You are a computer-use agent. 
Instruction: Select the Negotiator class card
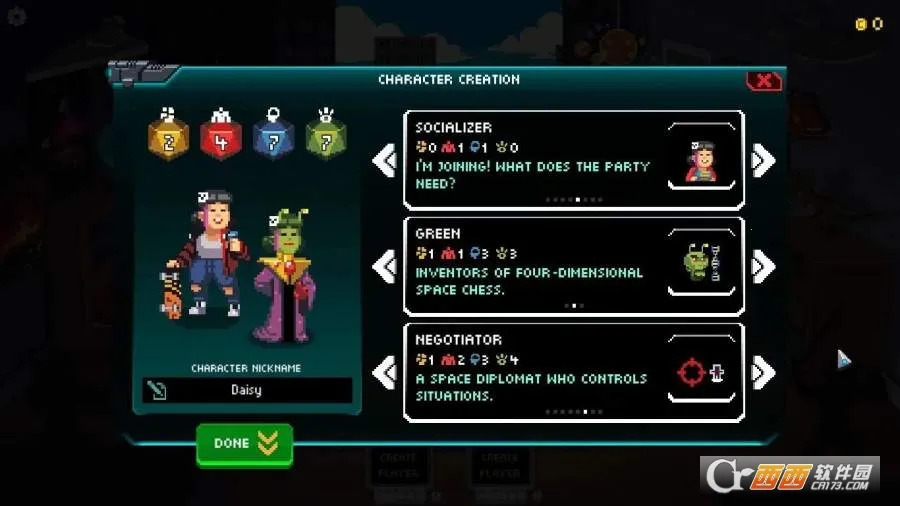point(573,372)
